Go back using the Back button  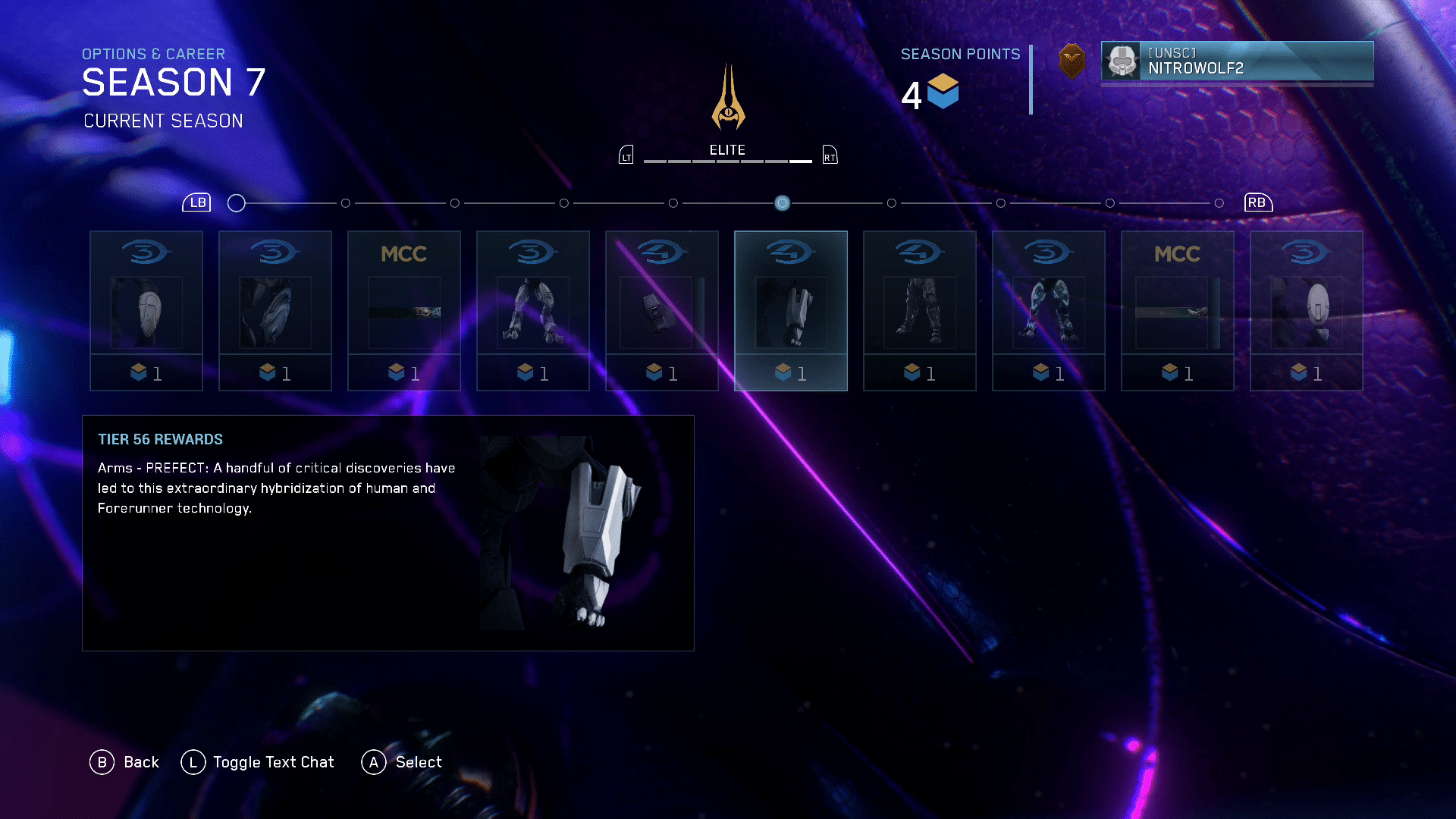point(125,762)
